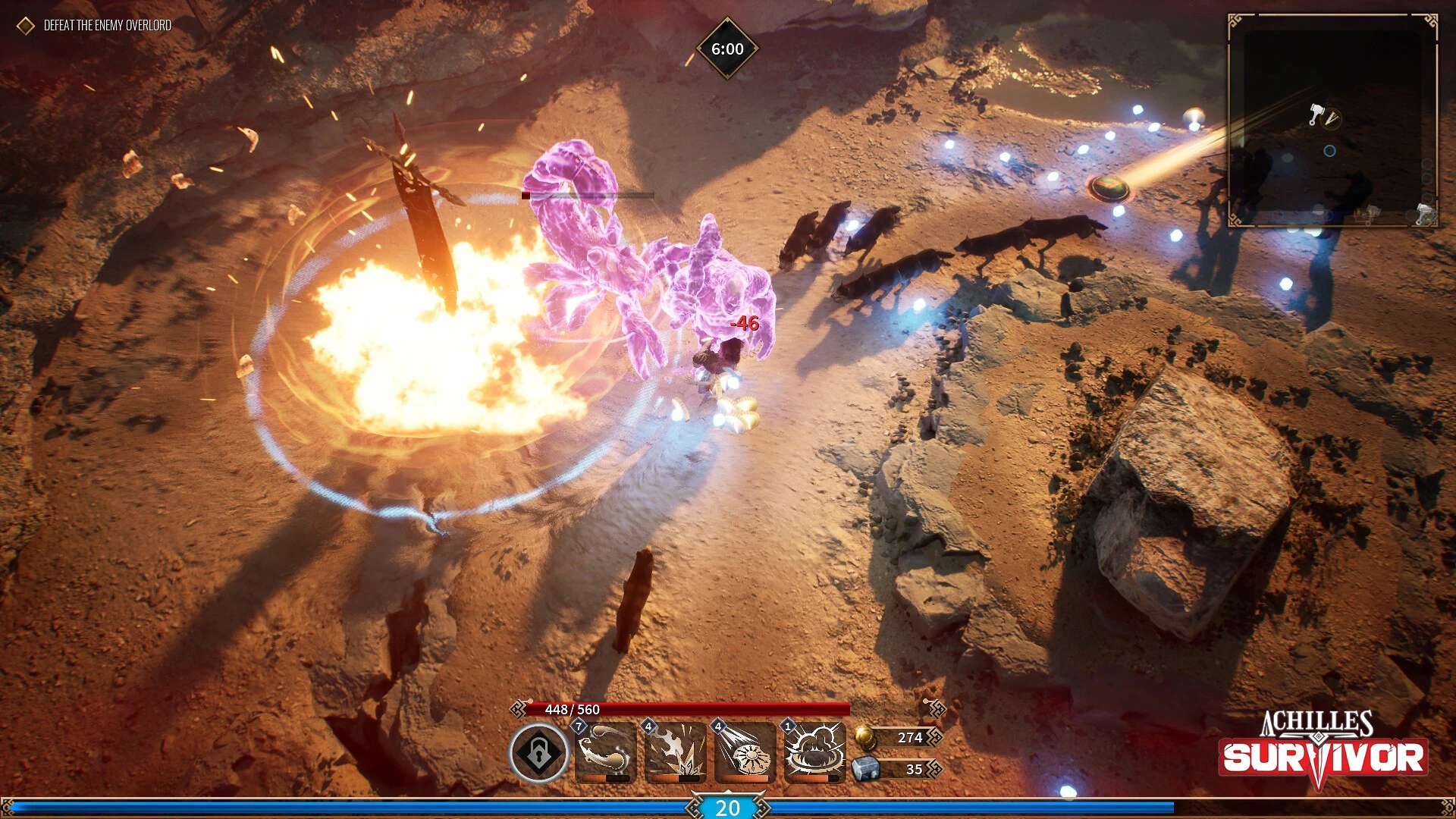Image resolution: width=1456 pixels, height=819 pixels.
Task: Click the gold coin currency icon
Action: point(865,736)
